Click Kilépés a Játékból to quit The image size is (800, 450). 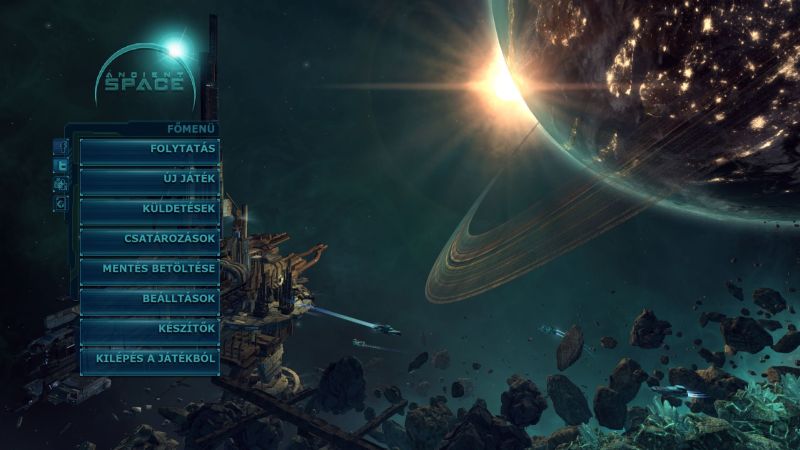tap(149, 358)
